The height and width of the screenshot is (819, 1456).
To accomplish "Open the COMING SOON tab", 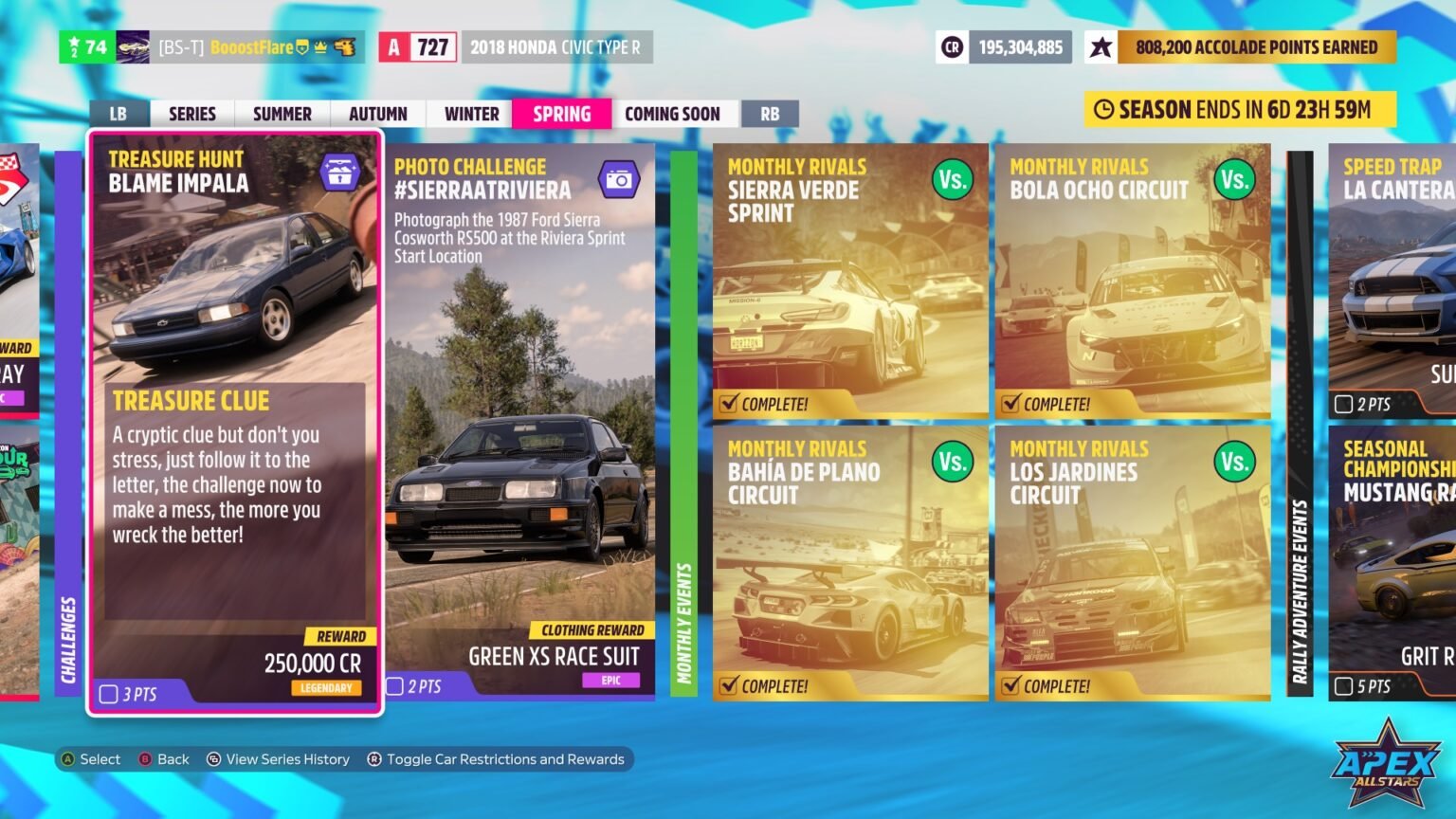I will click(674, 113).
